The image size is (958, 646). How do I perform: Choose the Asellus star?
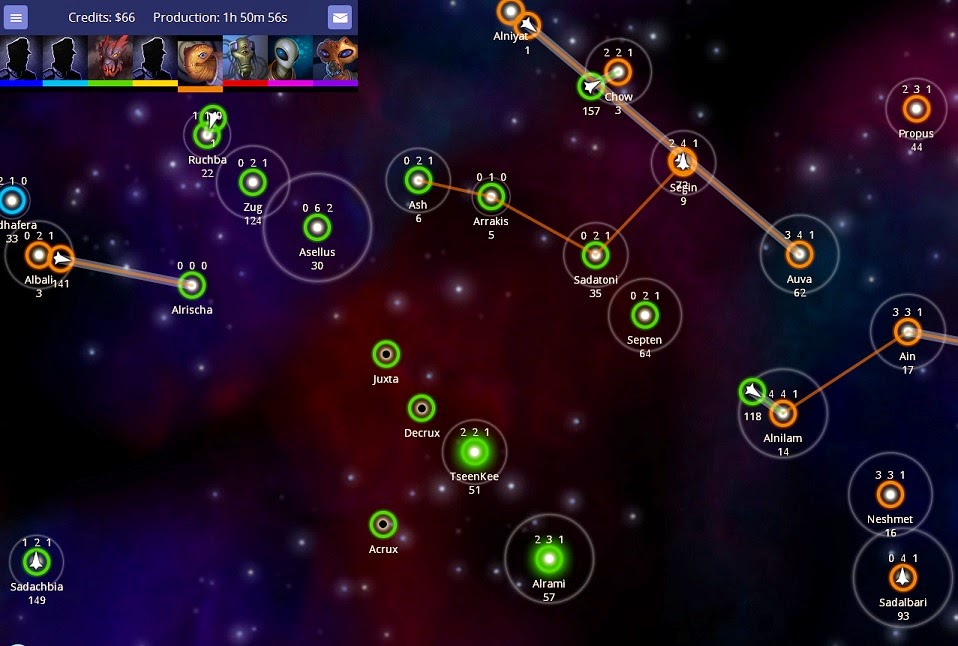pos(317,228)
